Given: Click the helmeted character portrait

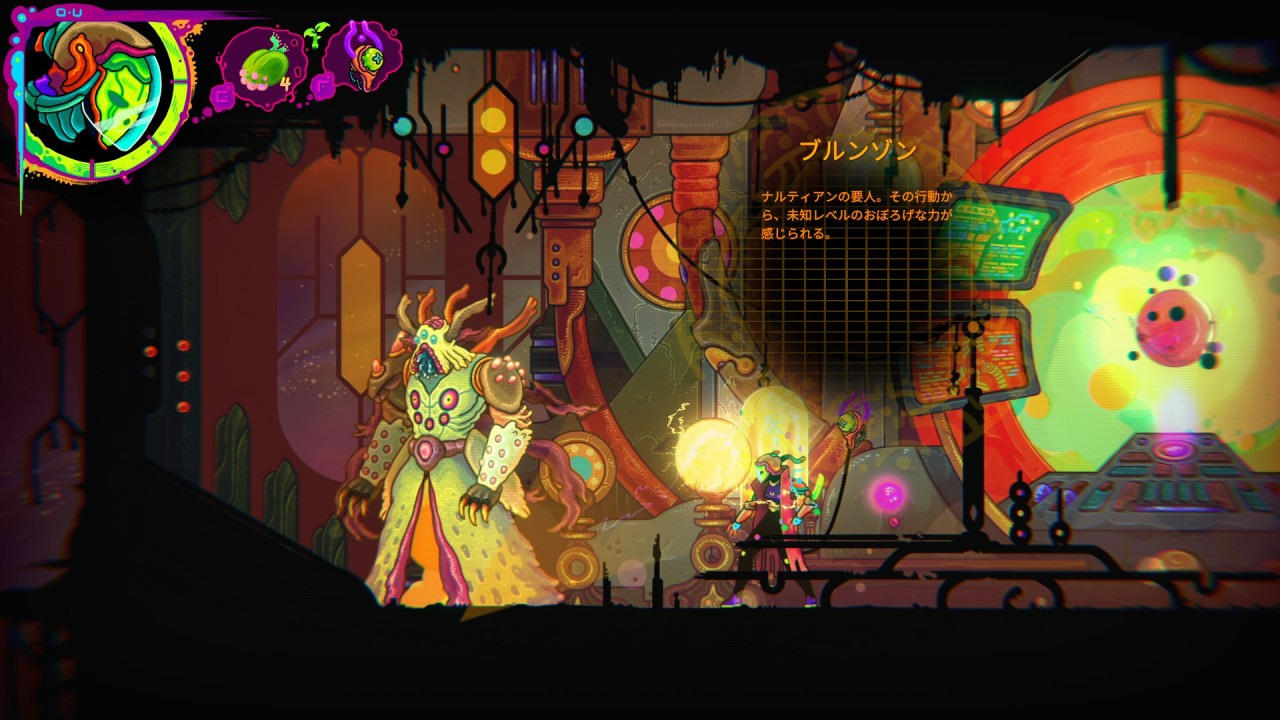Looking at the screenshot, I should [x=100, y=88].
